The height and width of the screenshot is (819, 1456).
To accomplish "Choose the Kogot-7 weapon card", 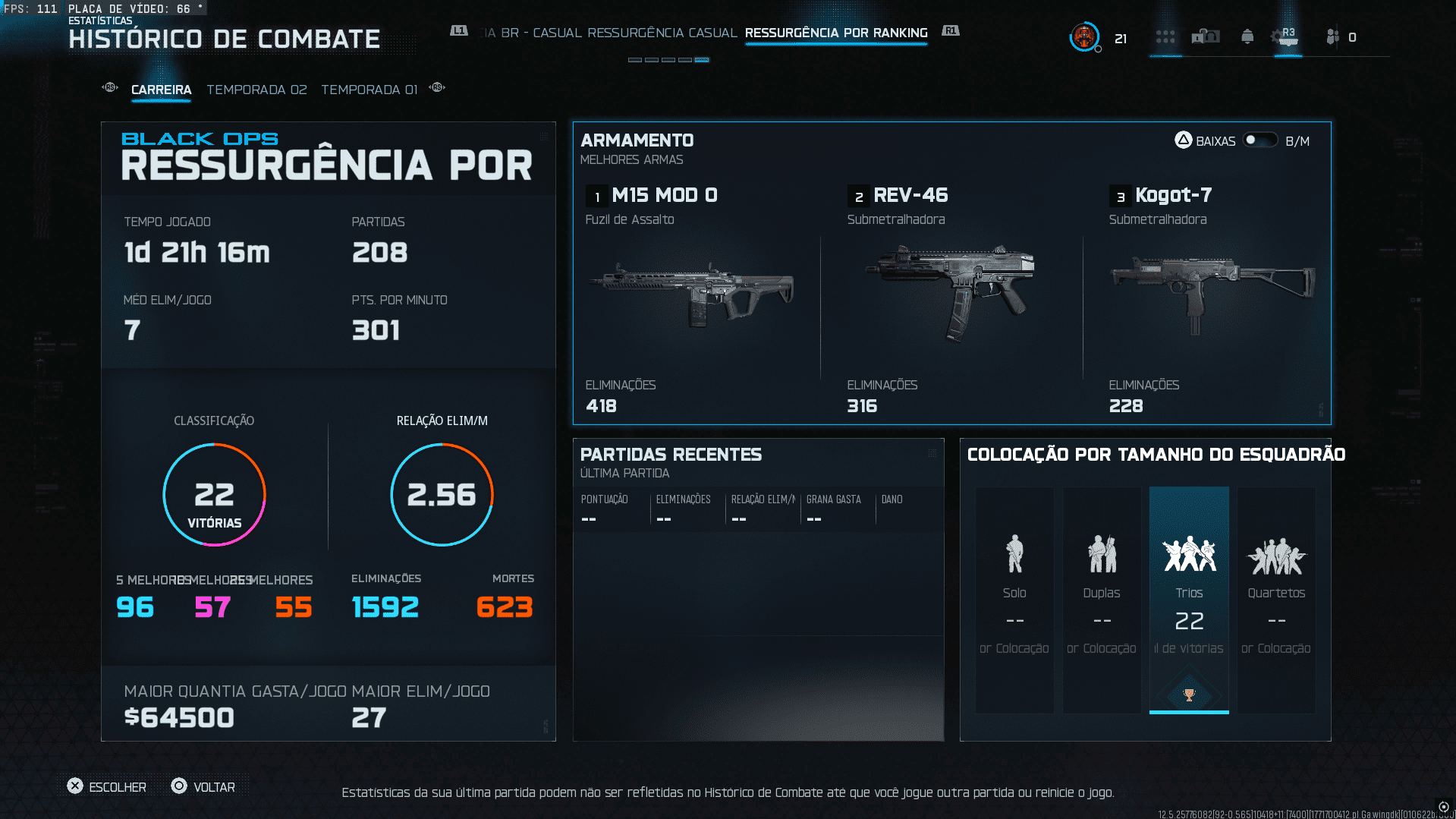I will (1212, 296).
